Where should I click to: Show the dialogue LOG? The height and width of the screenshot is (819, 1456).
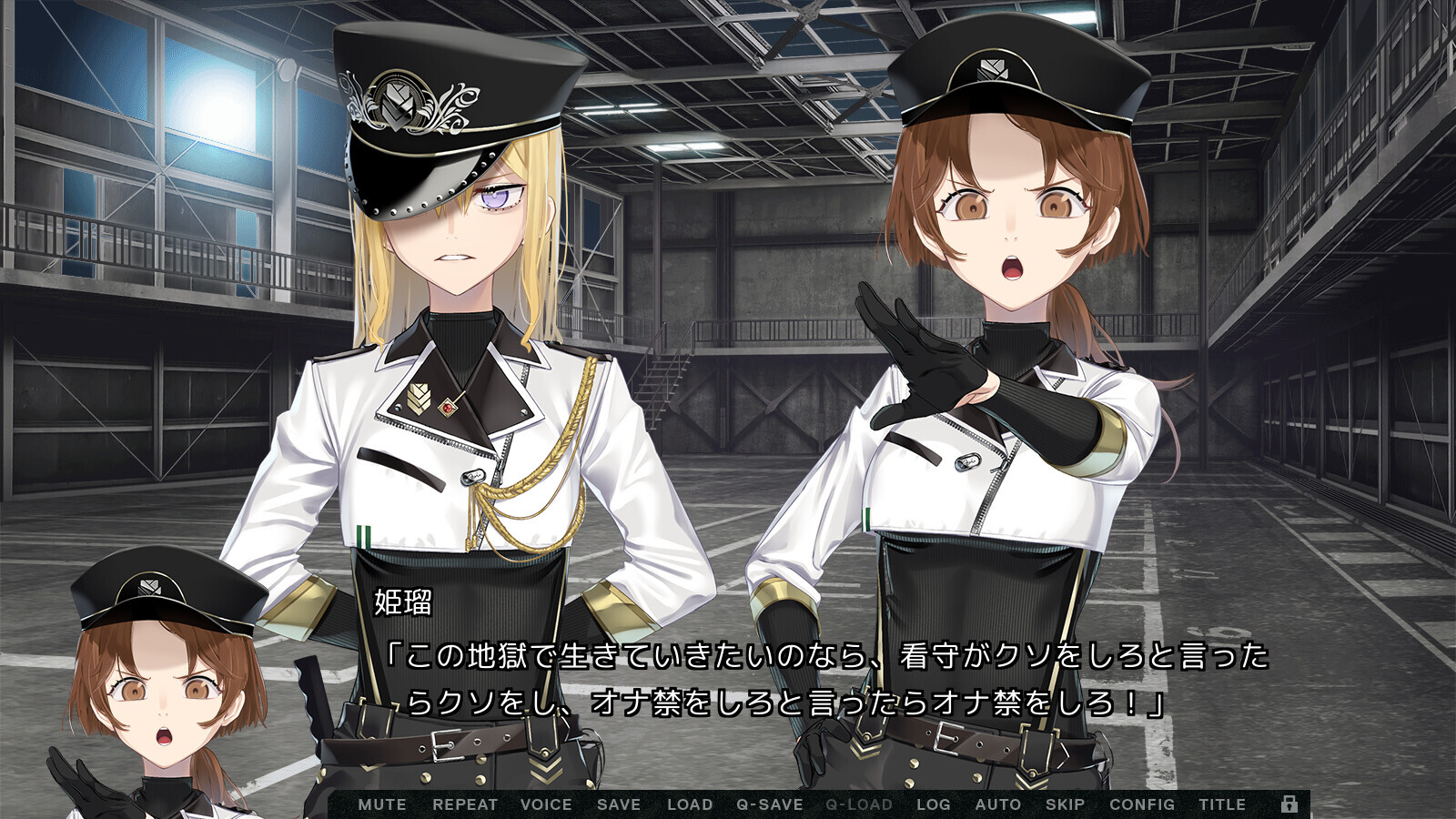[934, 804]
